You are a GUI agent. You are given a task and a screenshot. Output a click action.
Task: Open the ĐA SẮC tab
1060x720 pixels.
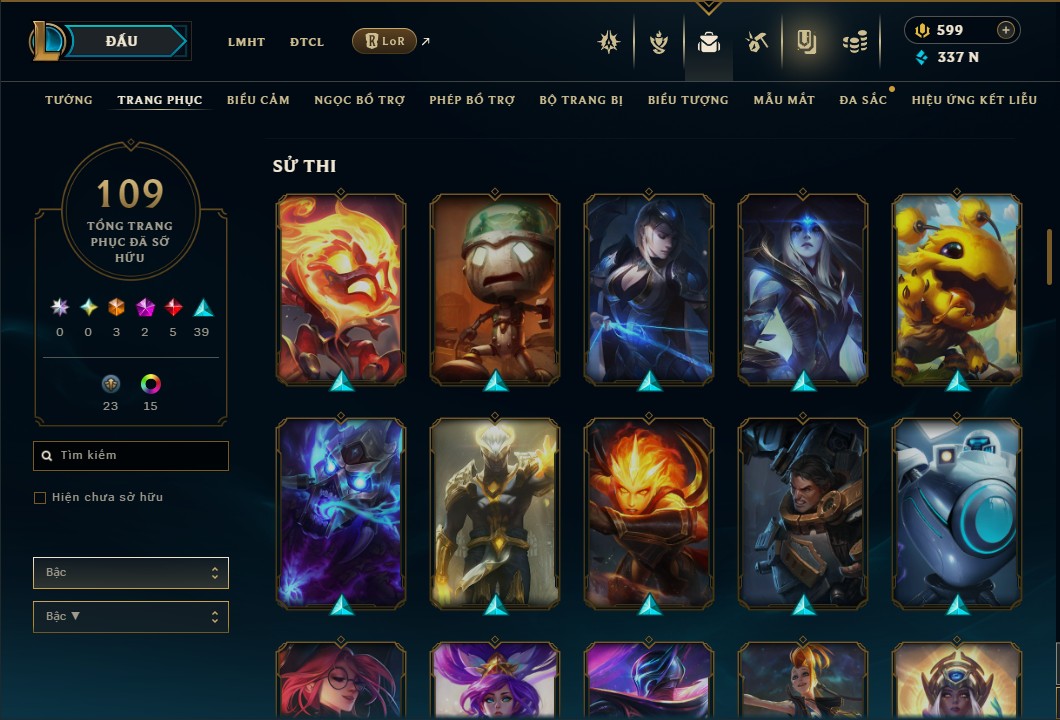point(863,100)
